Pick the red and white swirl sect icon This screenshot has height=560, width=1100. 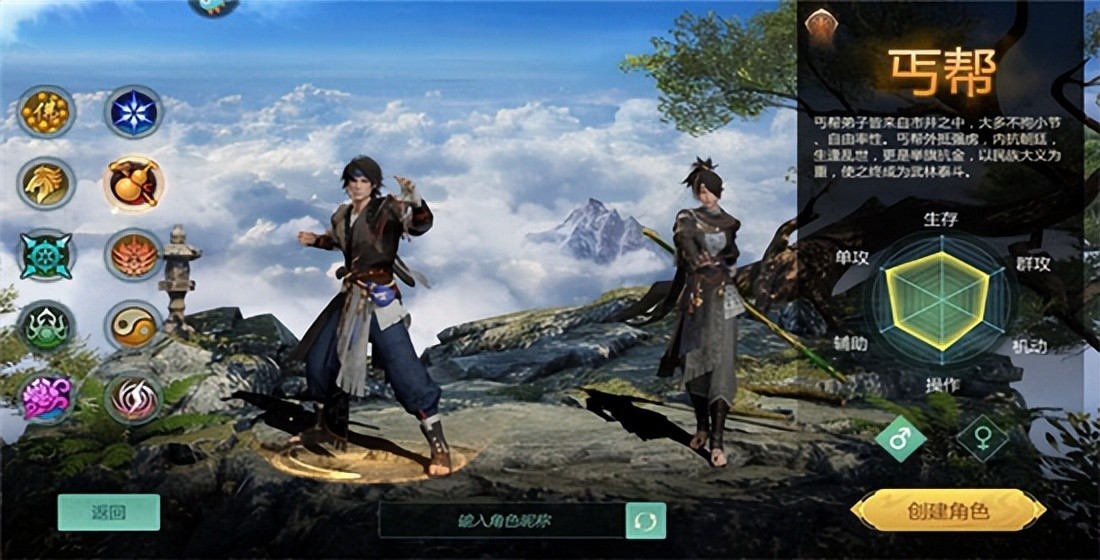[x=134, y=398]
